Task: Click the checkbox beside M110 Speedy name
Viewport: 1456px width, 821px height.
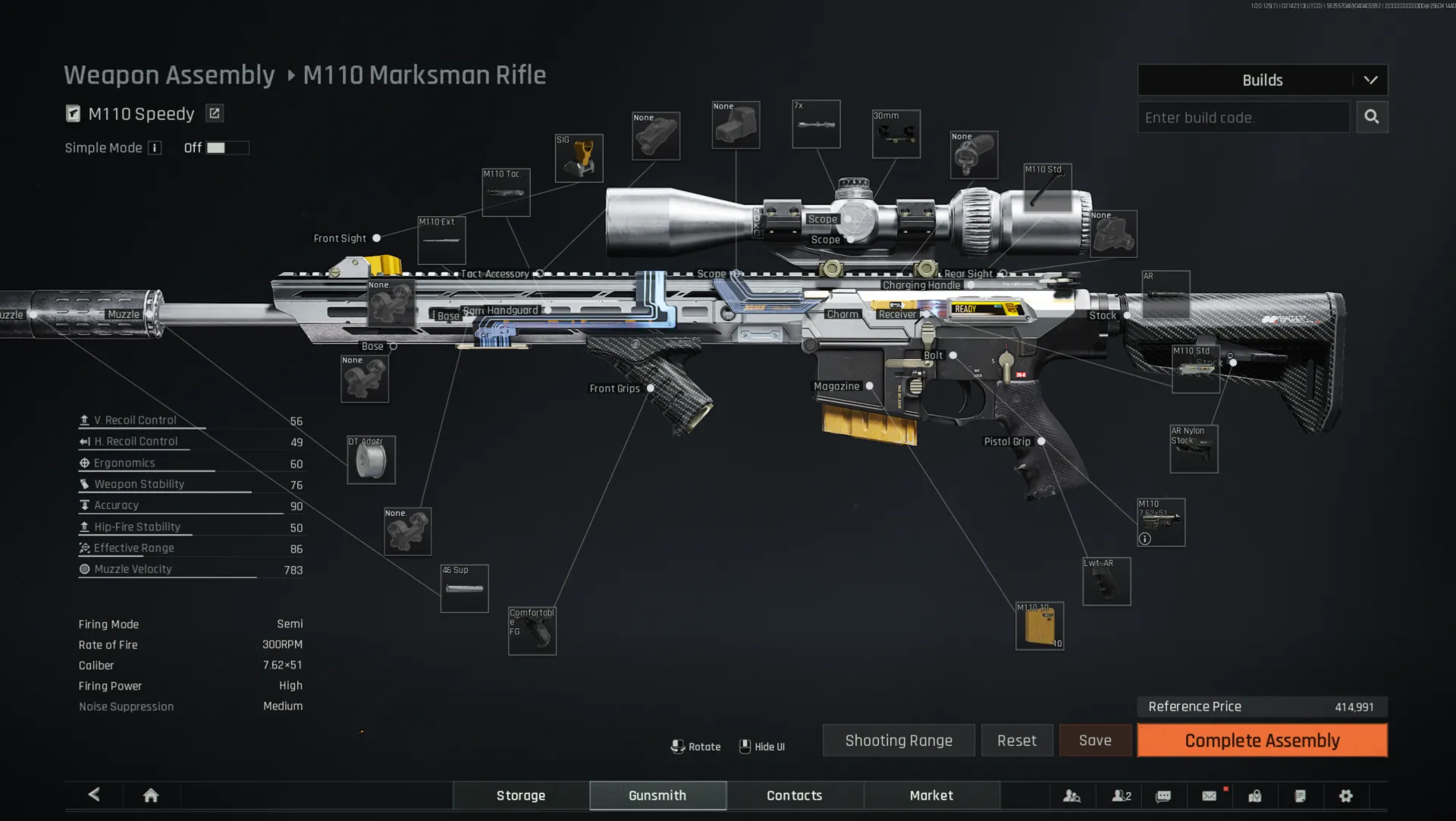Action: point(72,112)
